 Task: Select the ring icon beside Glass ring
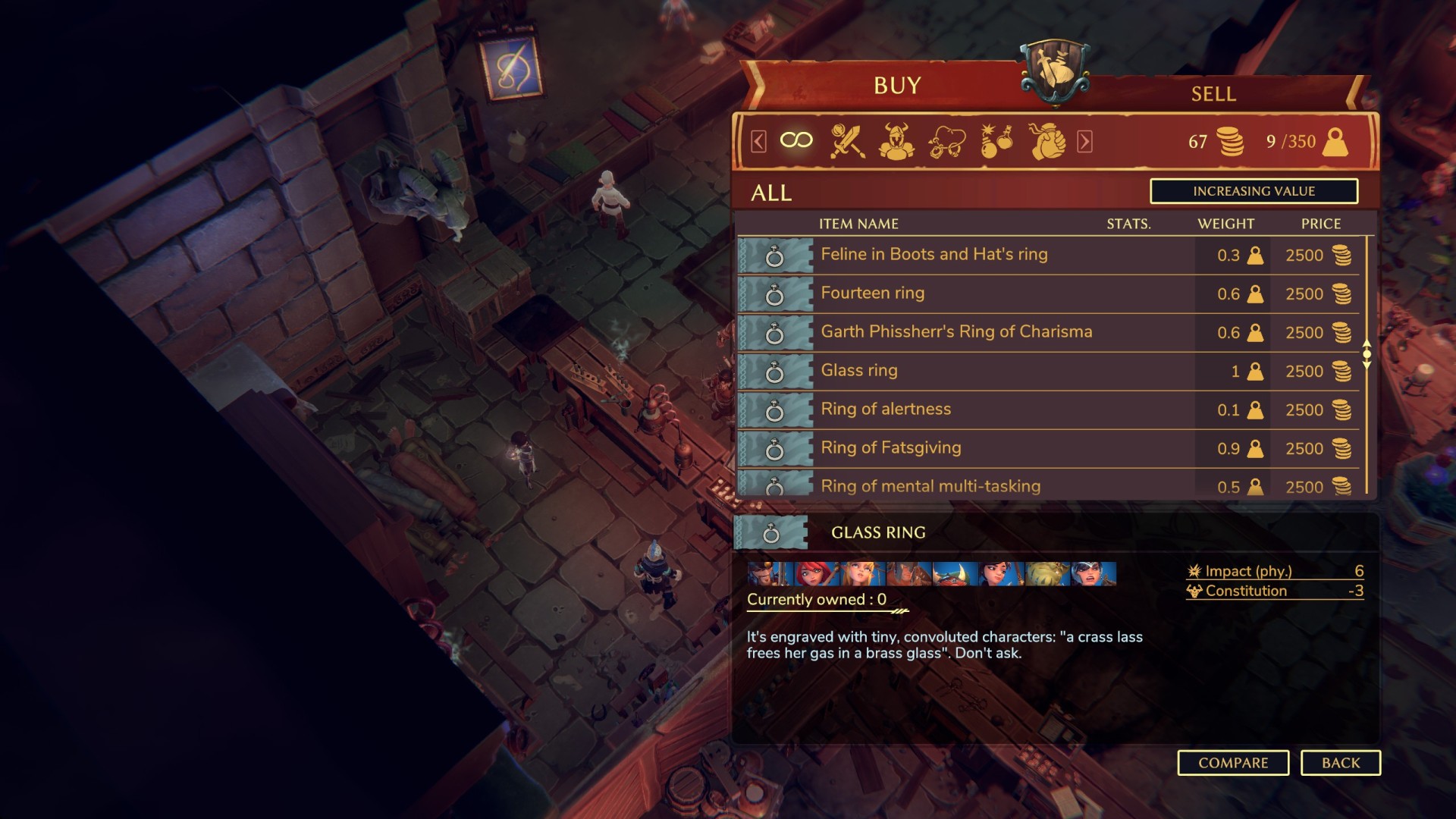click(x=773, y=371)
